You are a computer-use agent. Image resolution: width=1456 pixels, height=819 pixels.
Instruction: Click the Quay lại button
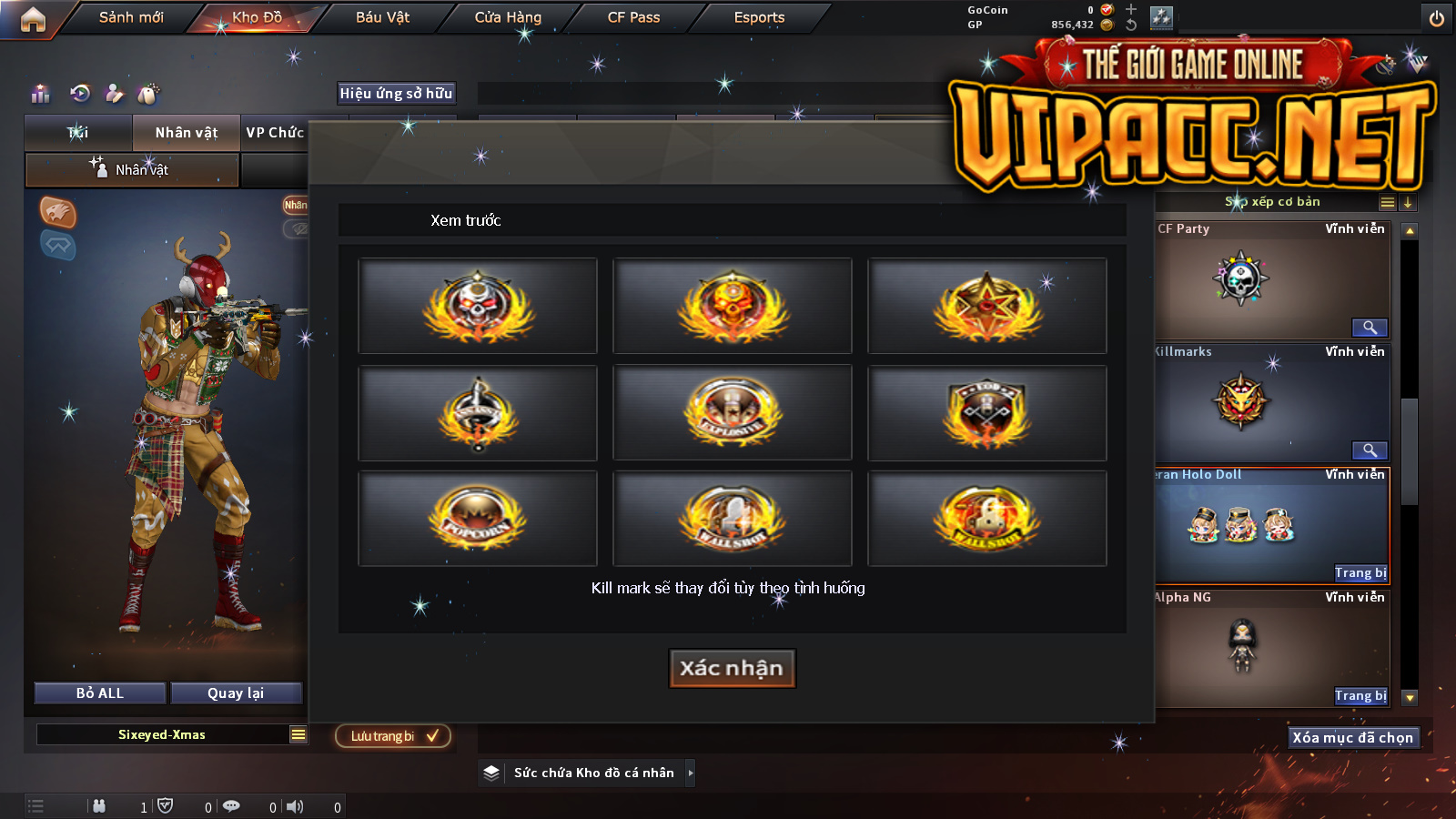click(236, 693)
